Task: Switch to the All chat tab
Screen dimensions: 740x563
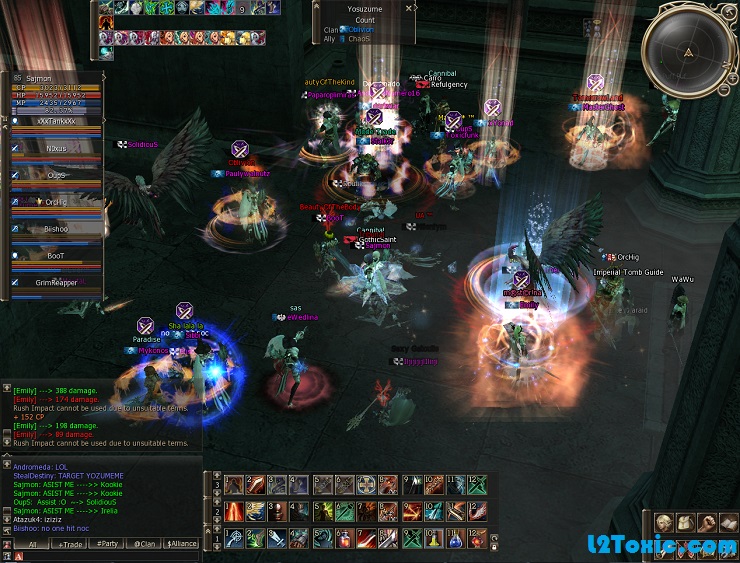Action: pos(32,544)
